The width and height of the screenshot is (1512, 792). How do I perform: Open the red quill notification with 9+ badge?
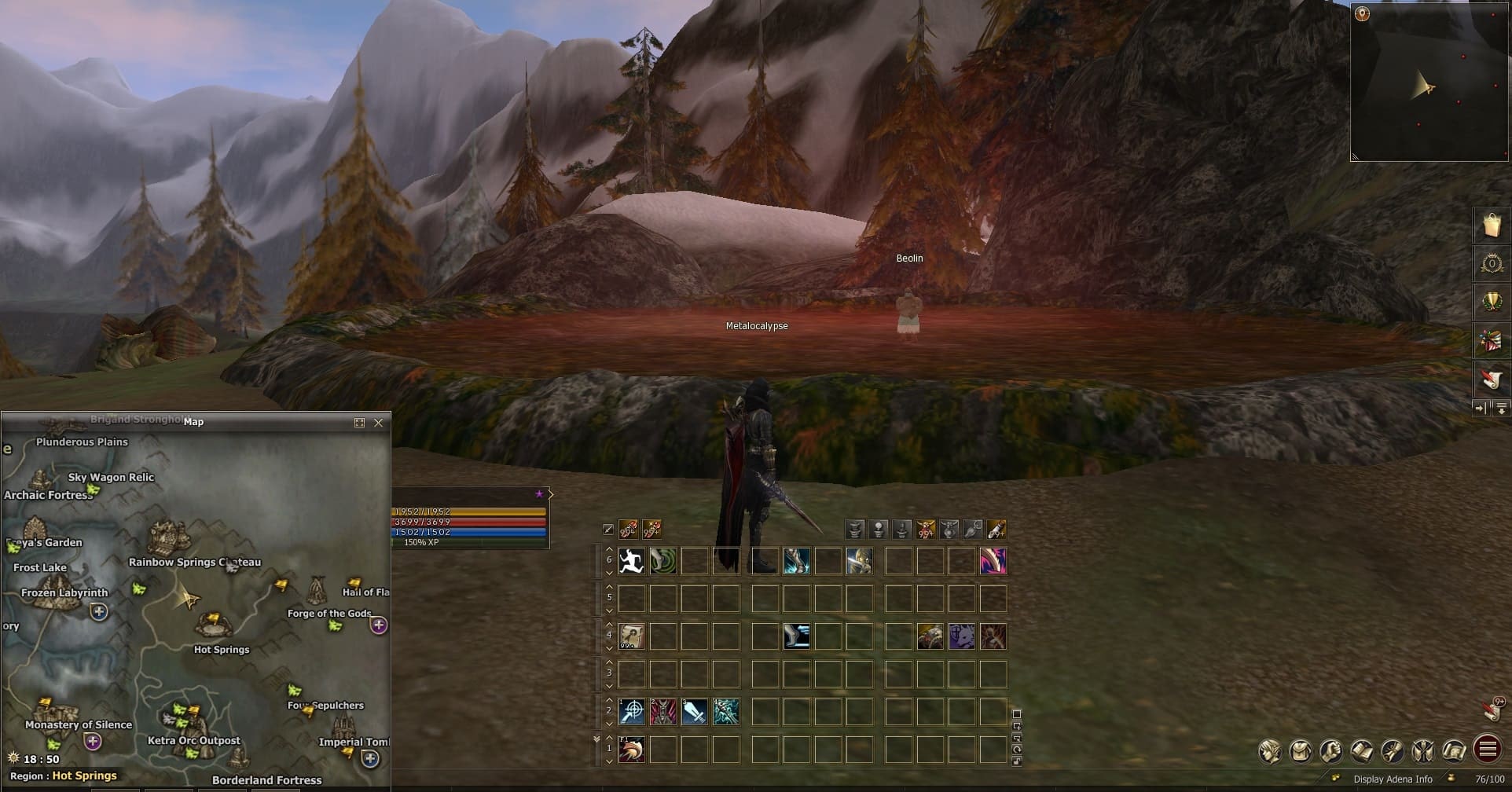[1492, 709]
